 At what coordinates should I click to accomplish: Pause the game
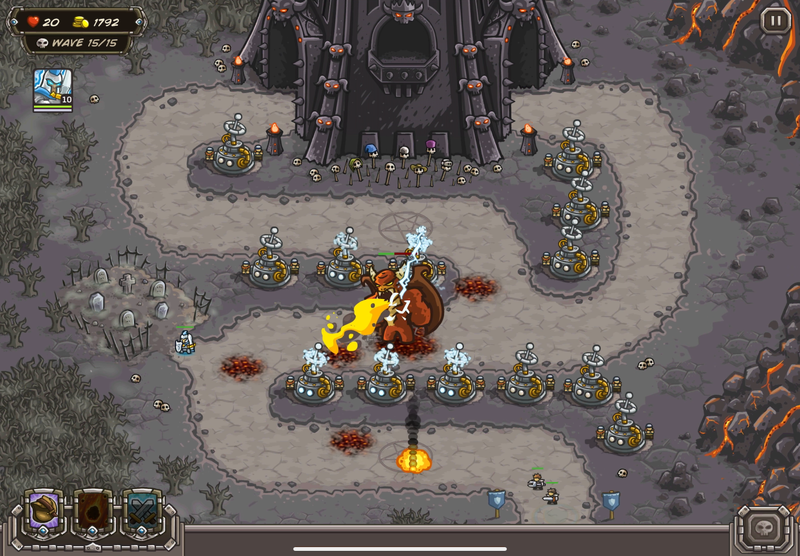tap(775, 20)
